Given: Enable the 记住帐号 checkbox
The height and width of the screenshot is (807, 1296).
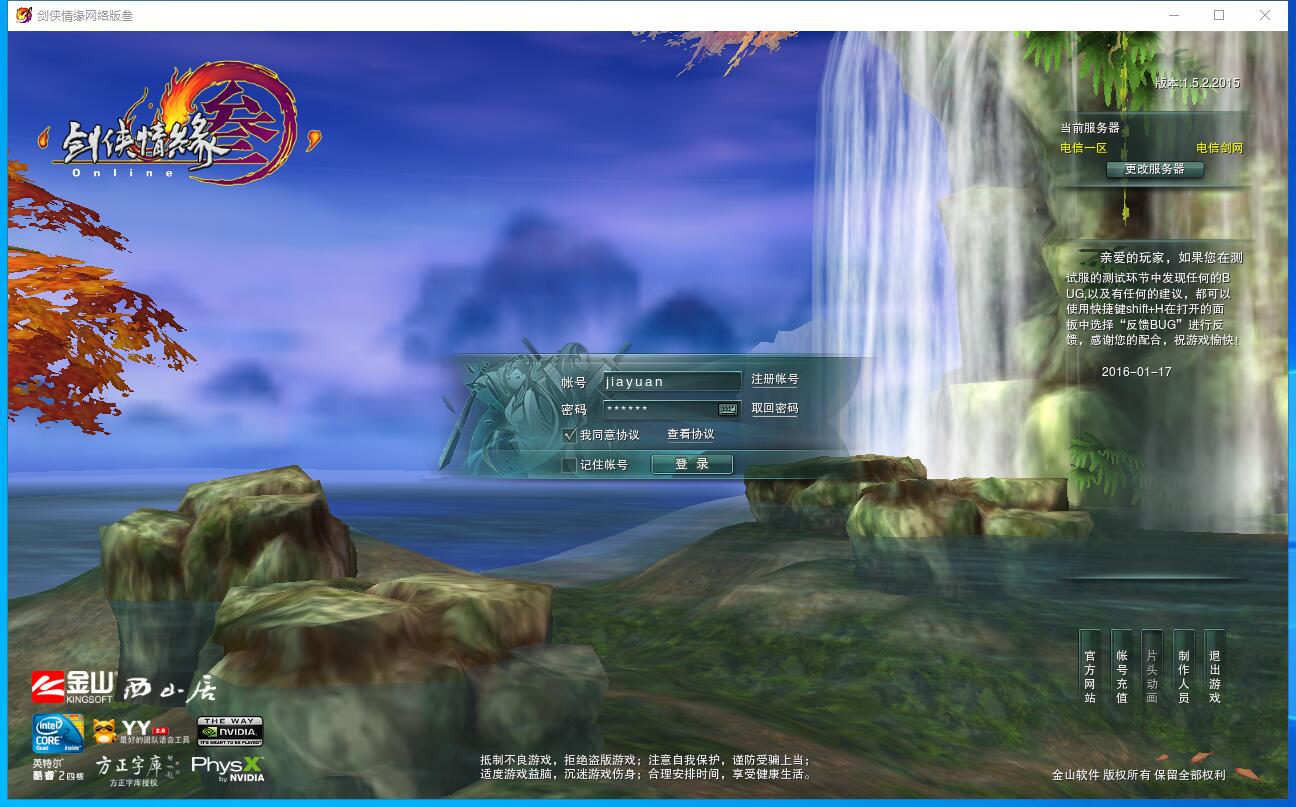Looking at the screenshot, I should (x=570, y=465).
